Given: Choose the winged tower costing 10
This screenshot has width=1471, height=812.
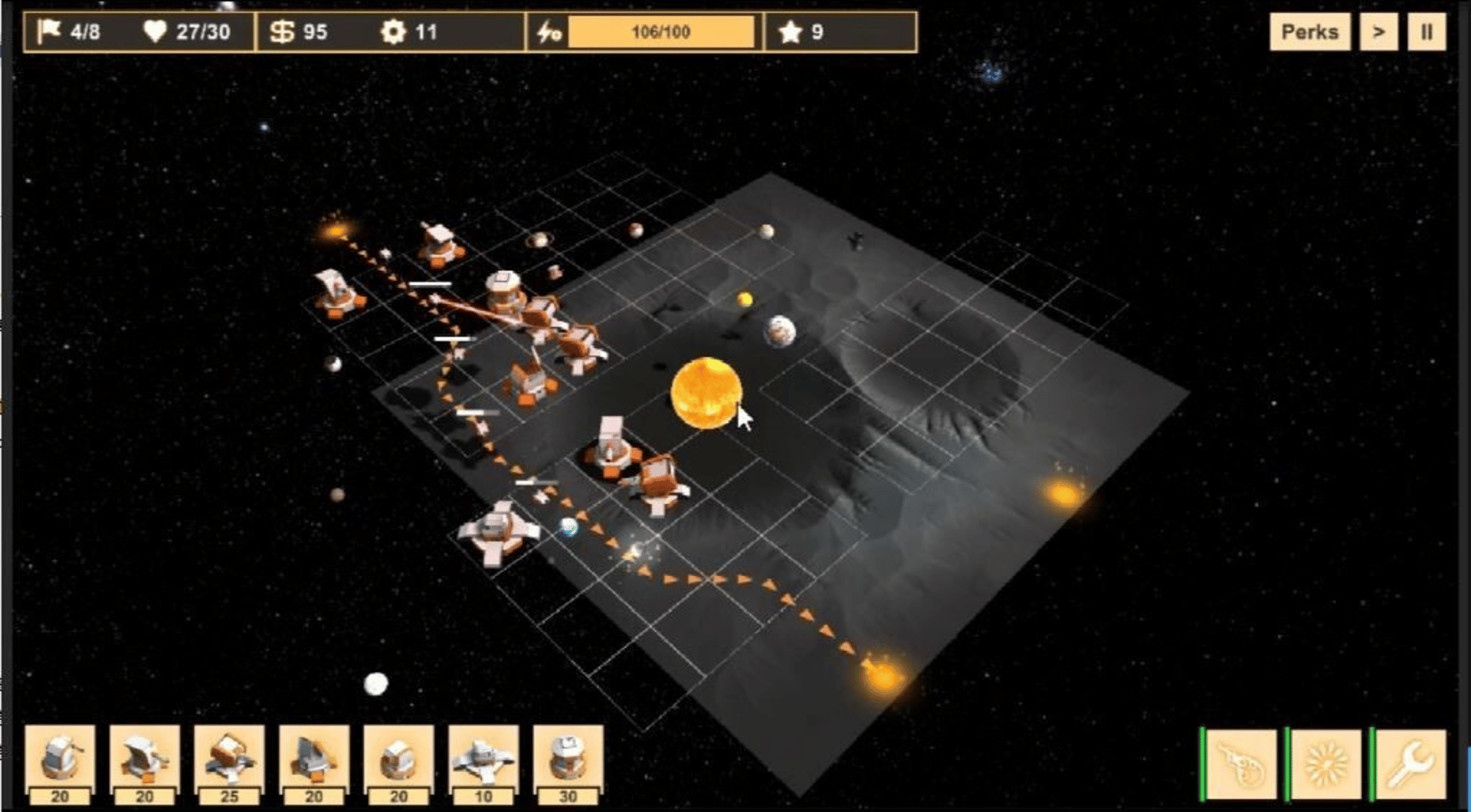Looking at the screenshot, I should 483,759.
